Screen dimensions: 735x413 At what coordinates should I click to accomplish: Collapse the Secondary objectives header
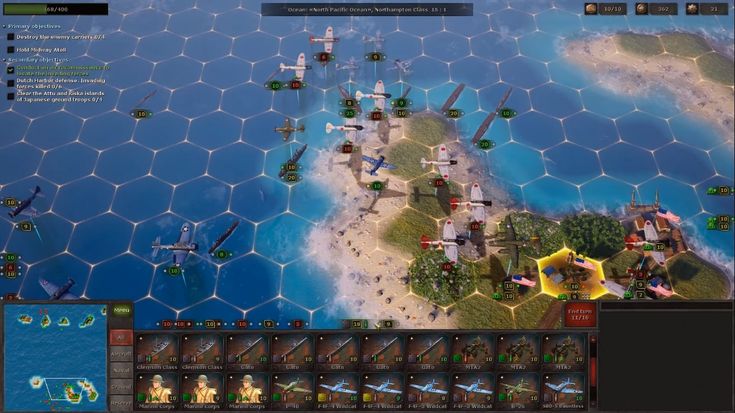37,59
